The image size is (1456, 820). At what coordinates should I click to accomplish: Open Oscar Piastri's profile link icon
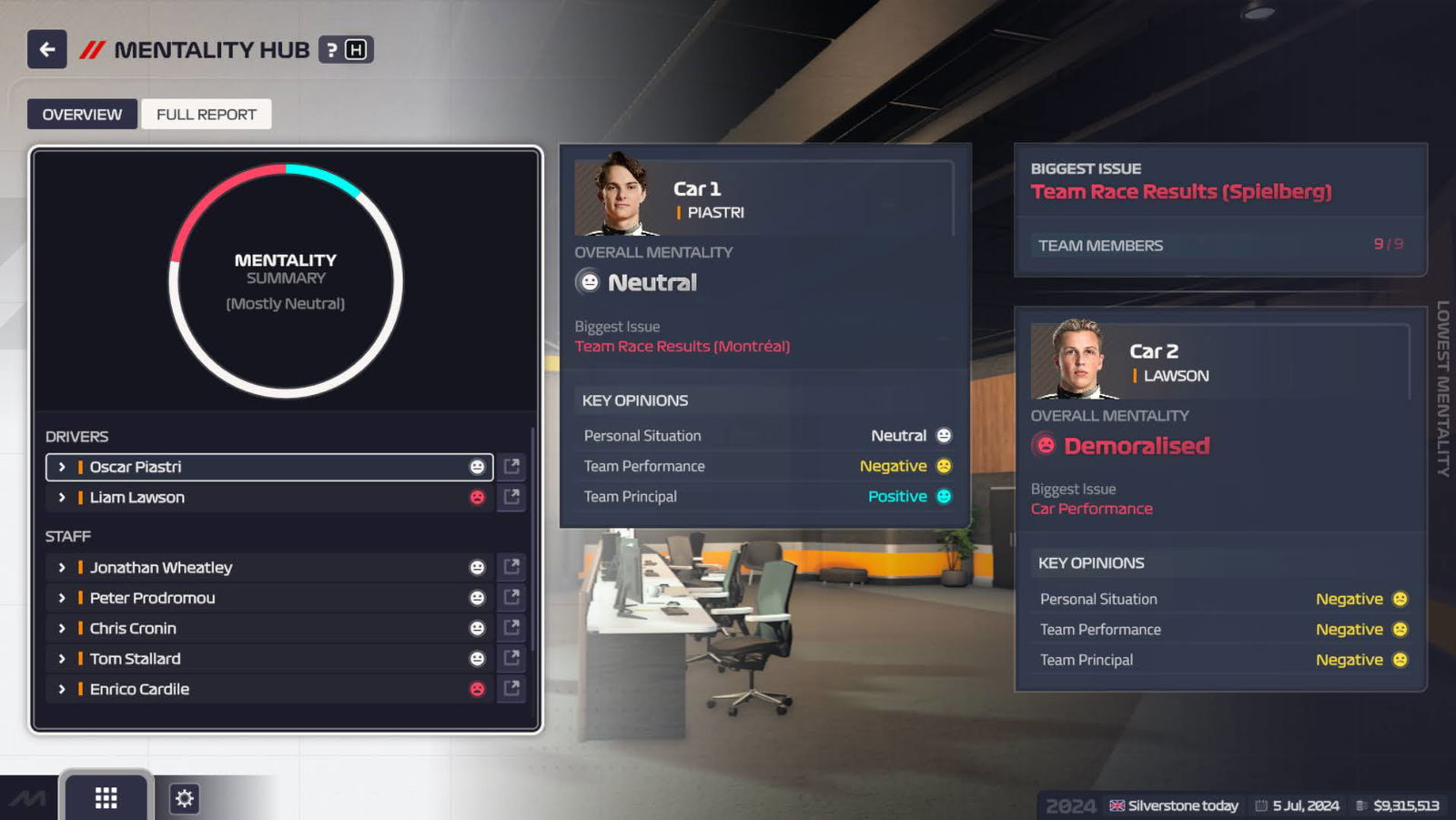512,467
